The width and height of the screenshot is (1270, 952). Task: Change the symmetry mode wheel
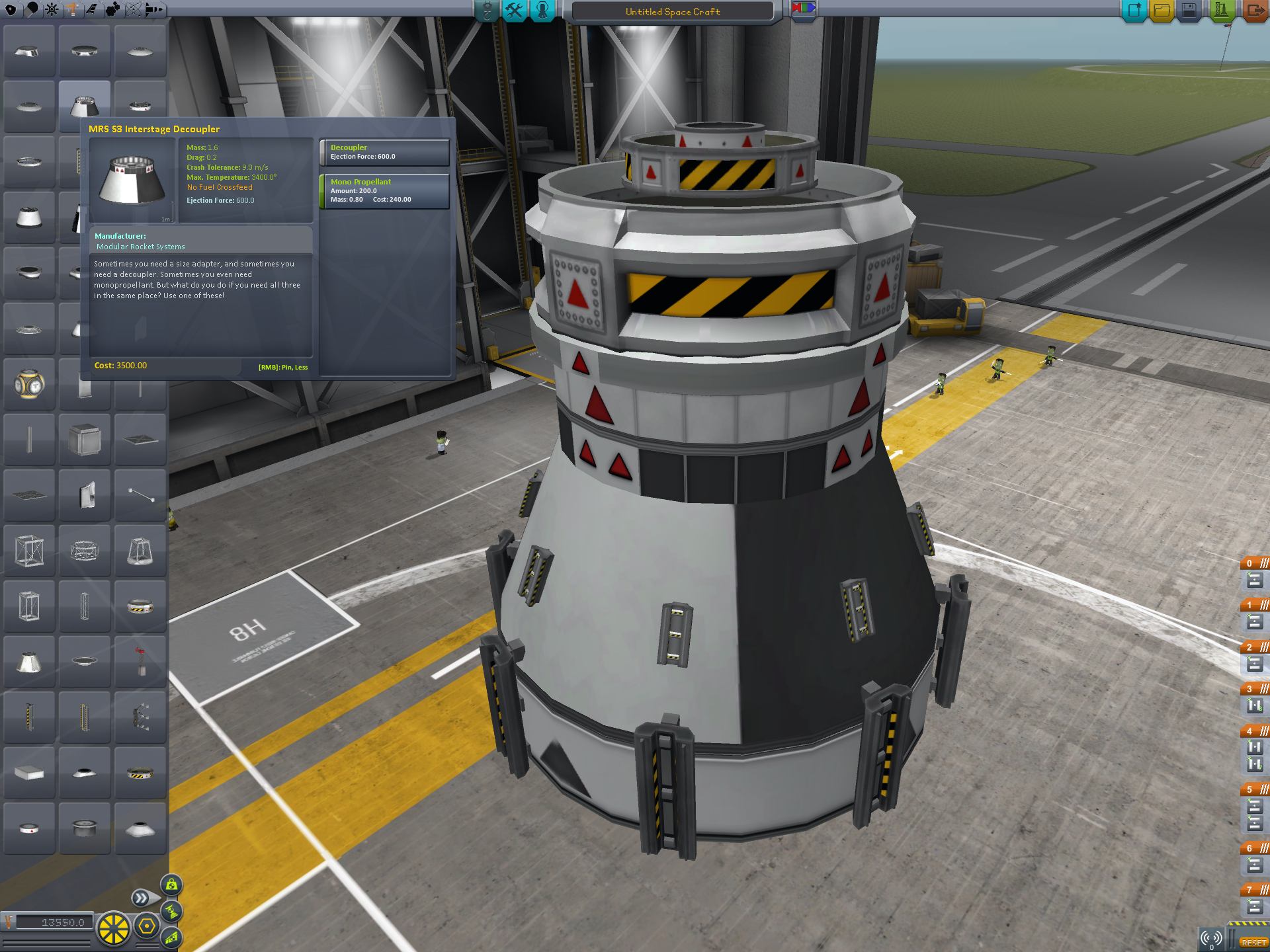(114, 928)
